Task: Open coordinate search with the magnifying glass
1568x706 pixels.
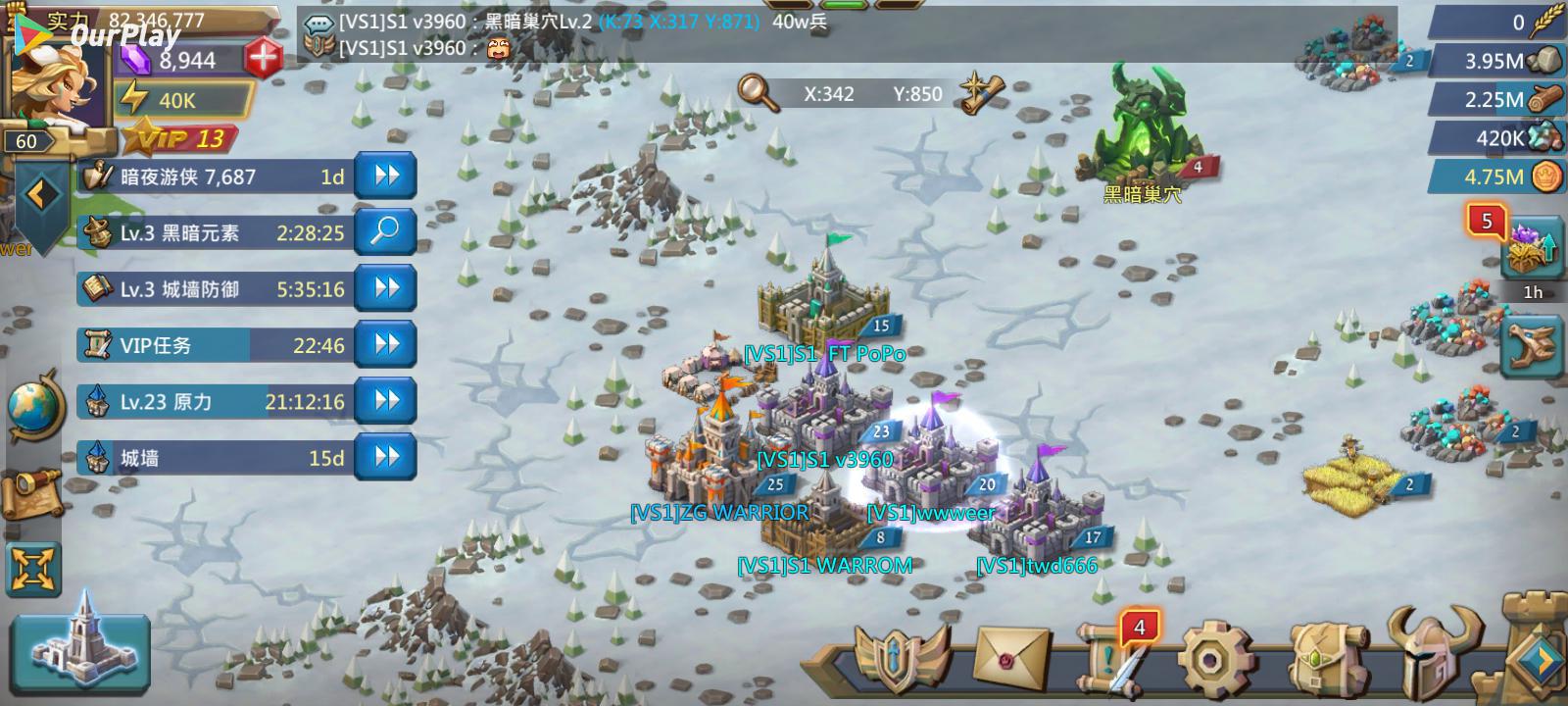Action: (758, 92)
